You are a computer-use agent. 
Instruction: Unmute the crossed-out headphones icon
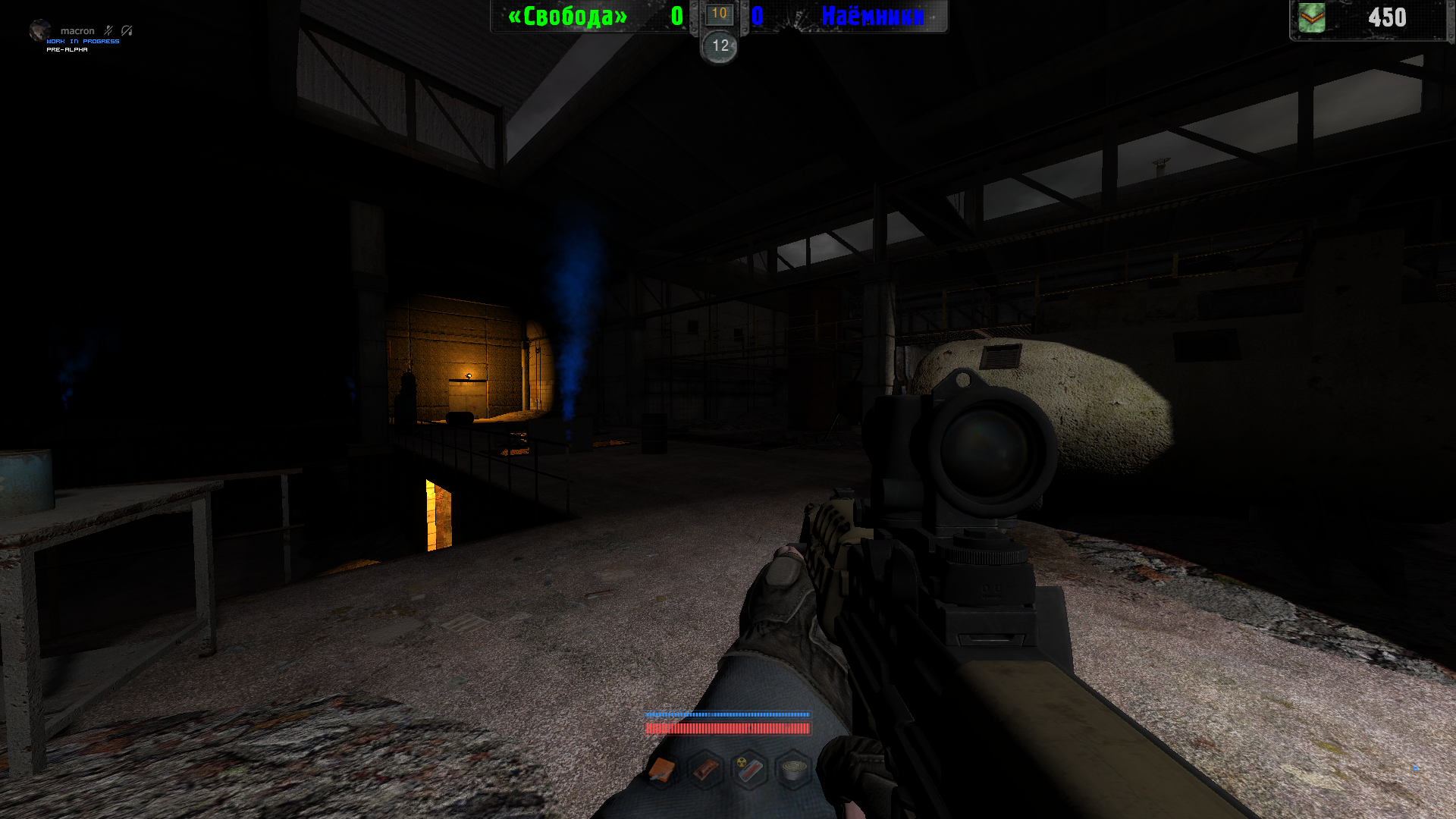pos(126,30)
